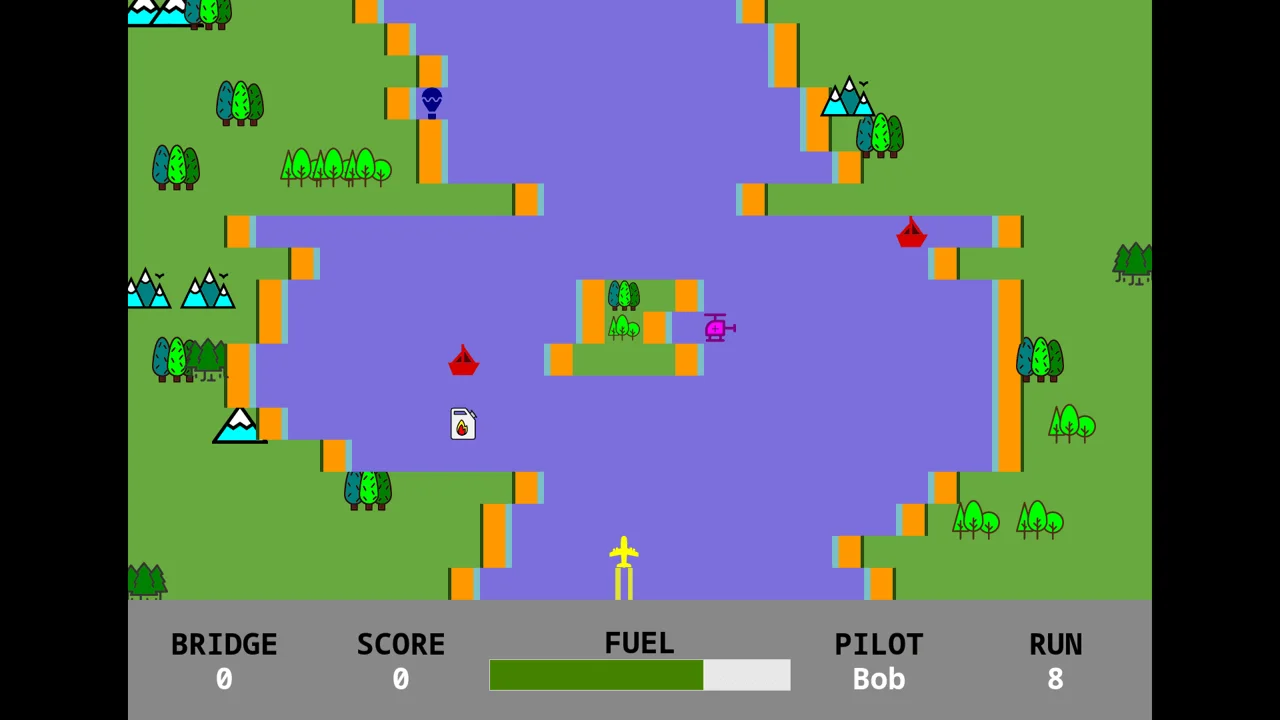Viewport: 1280px width, 720px height.
Task: Click the row of bushes on the upper left
Action: 335,167
